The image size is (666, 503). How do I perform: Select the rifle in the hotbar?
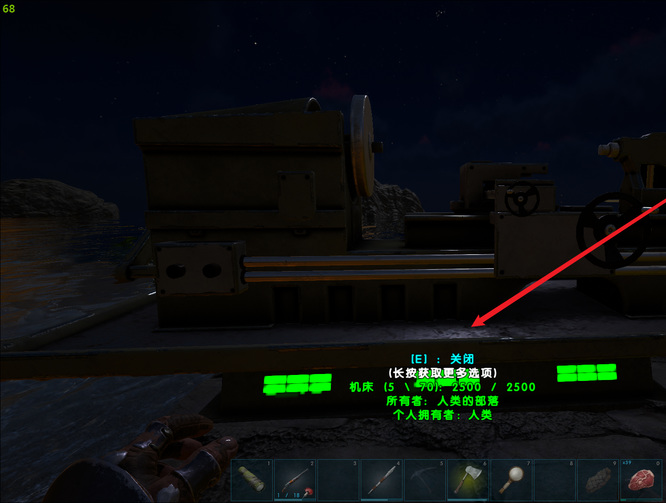(296, 479)
